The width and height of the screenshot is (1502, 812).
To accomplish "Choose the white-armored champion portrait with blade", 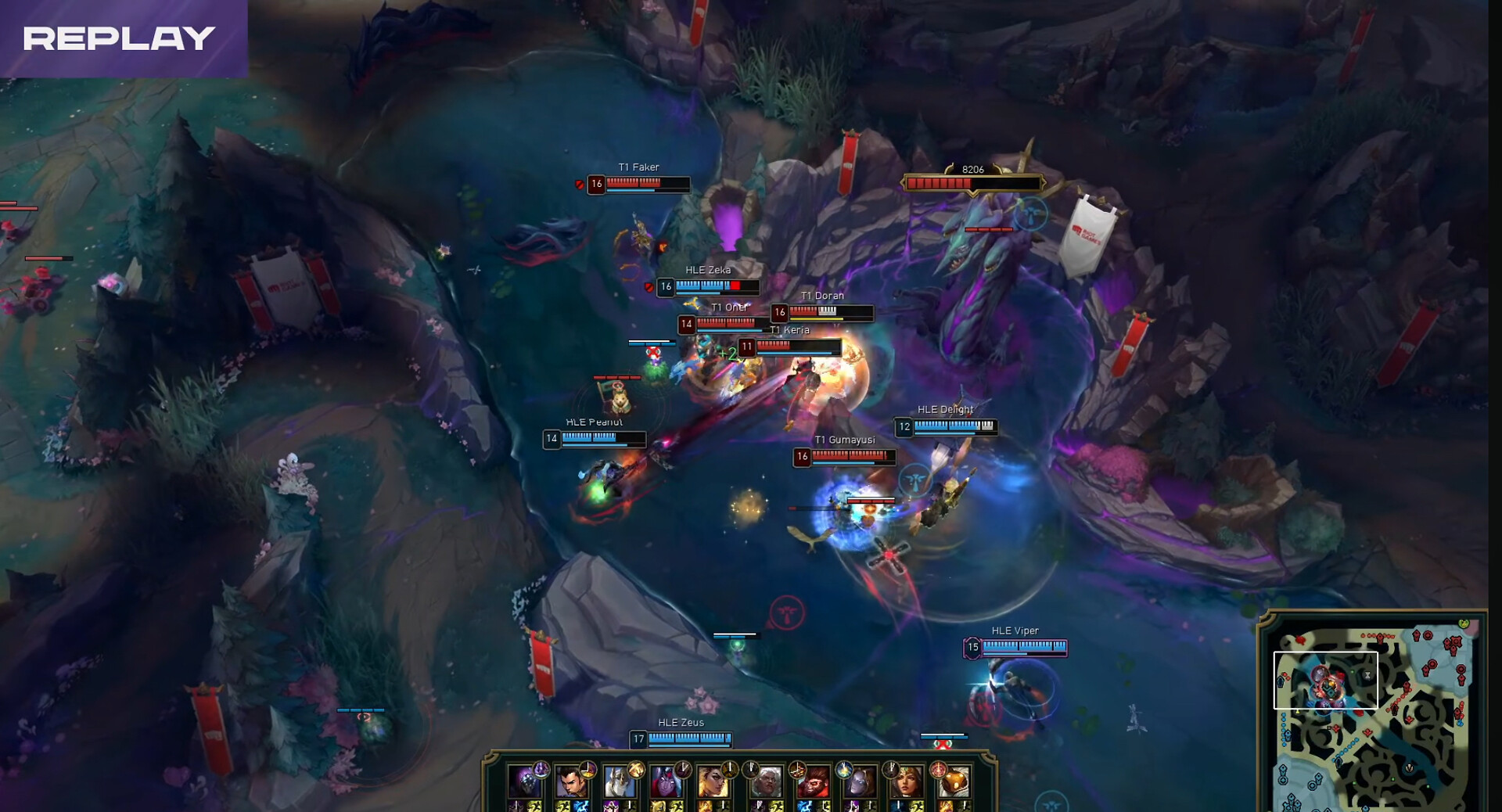I will coord(618,781).
